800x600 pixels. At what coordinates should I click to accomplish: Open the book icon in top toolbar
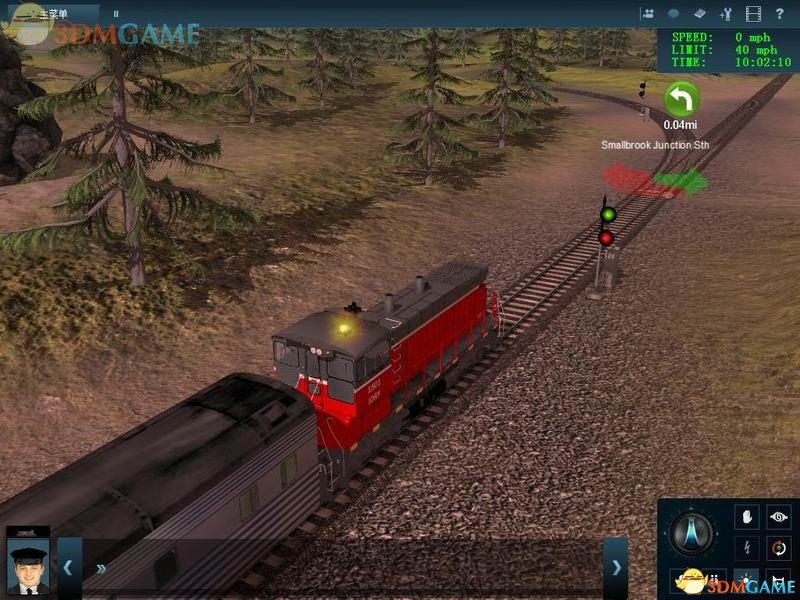(x=700, y=14)
